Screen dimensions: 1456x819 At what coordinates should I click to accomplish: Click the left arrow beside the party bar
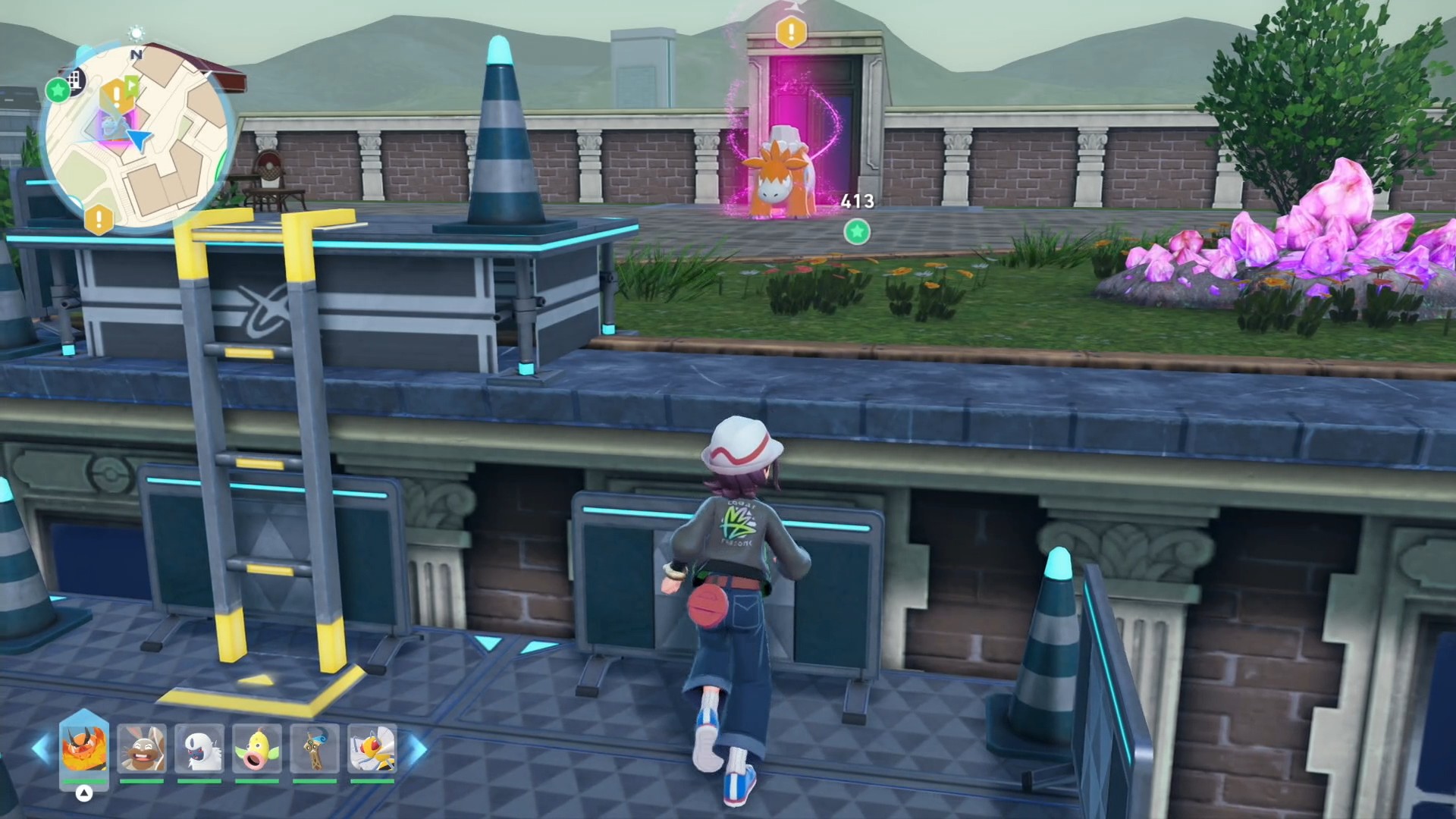[x=41, y=748]
